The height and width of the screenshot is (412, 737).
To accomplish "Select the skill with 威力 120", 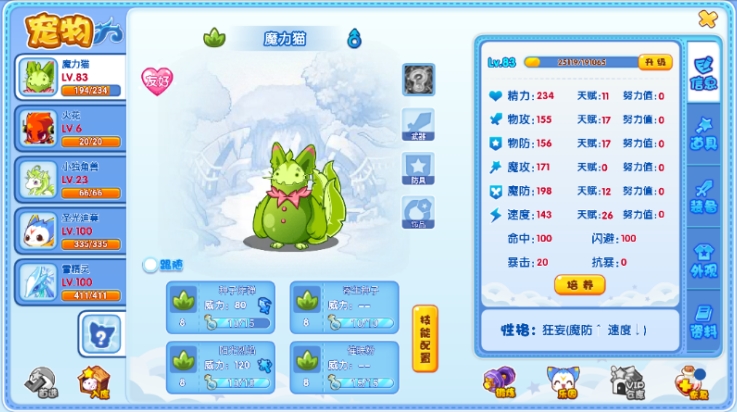I will point(225,366).
